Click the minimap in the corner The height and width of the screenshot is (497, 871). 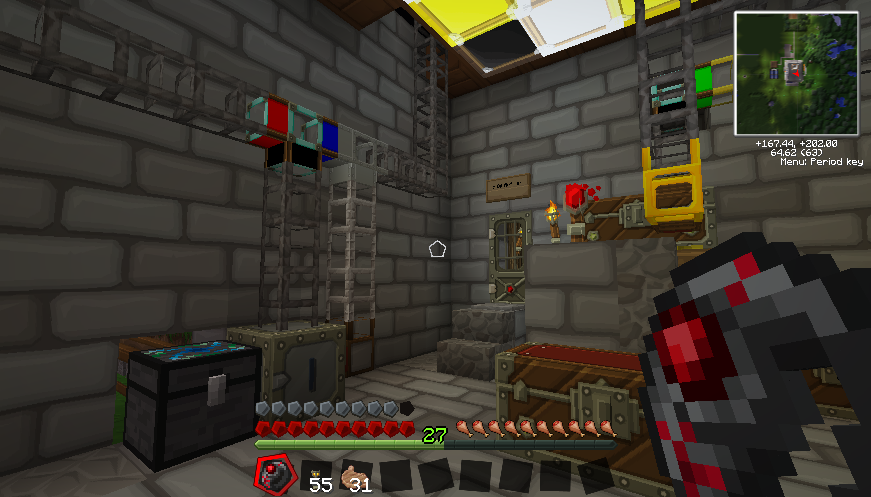click(796, 73)
